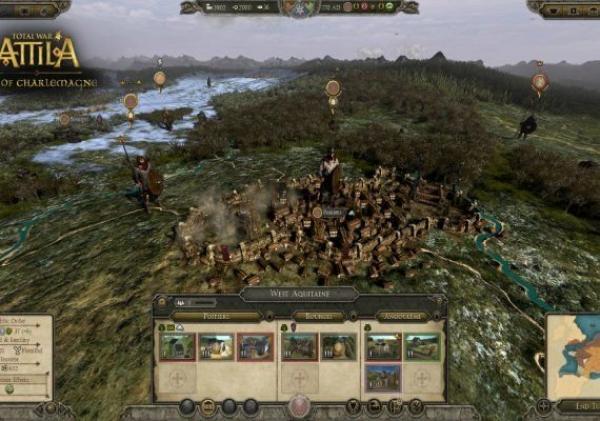Open the empty build slot under Bourges
Viewport: 600px width, 421px height.
click(299, 379)
